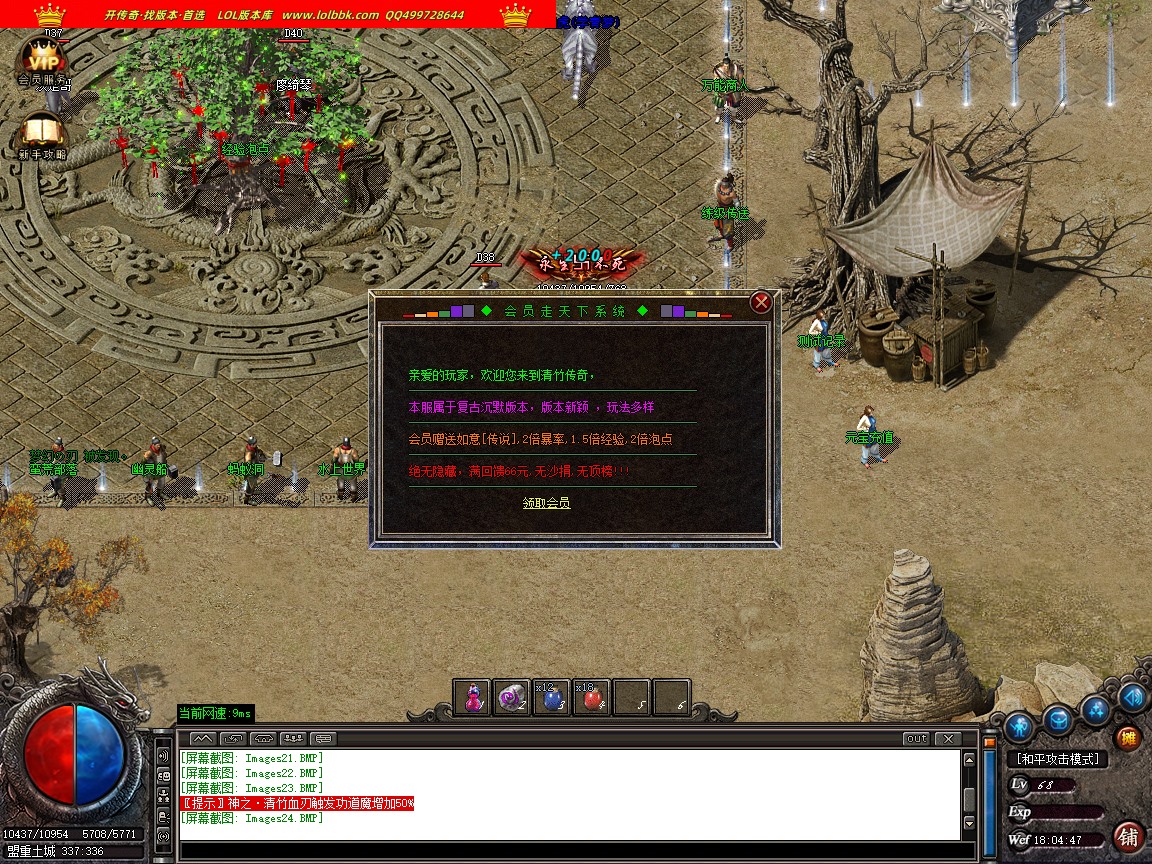Use the pink gourd potion in slot 1

coord(472,699)
